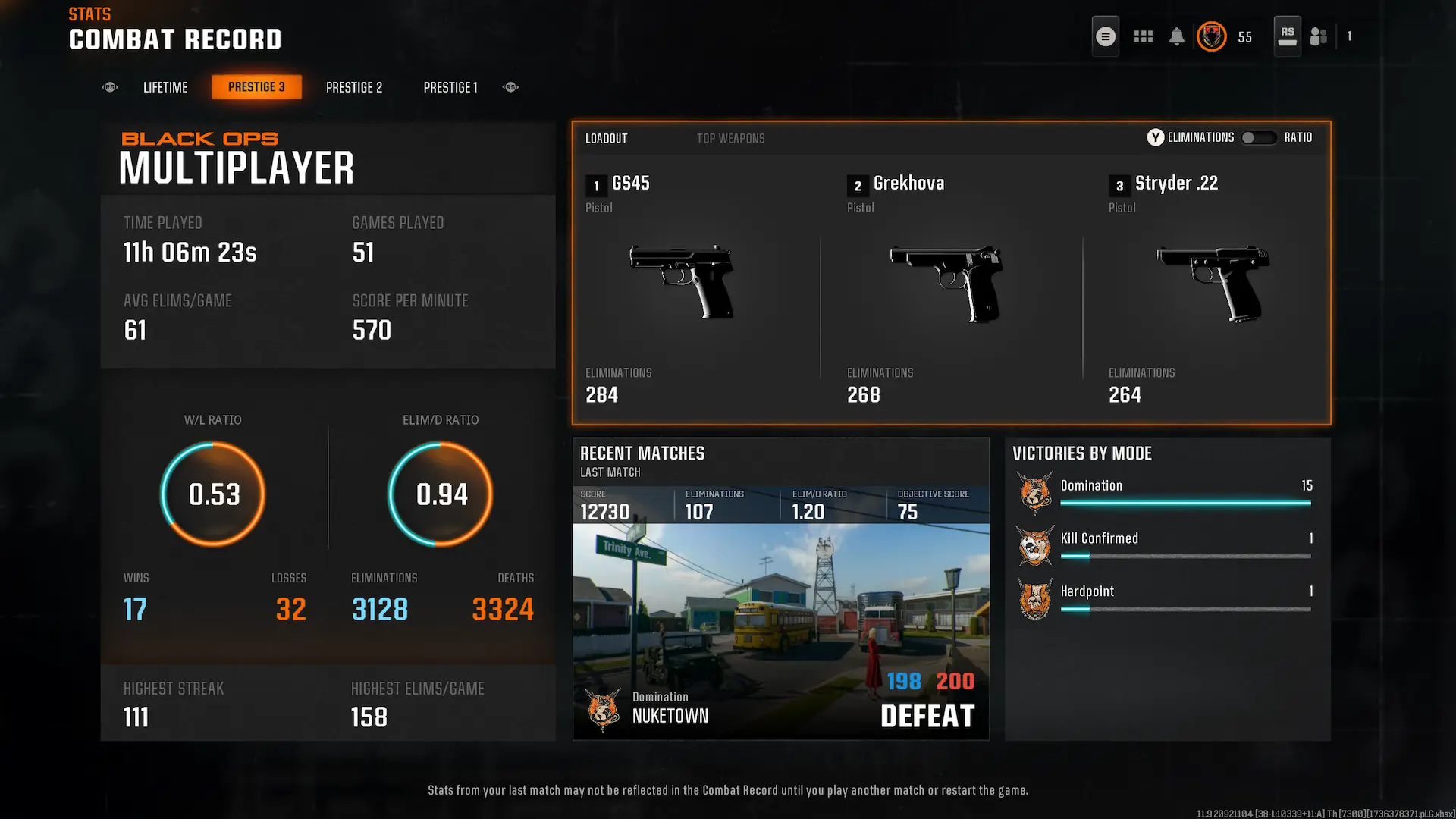Select the Kill Confirmed victories row
1456x819 pixels.
pyautogui.click(x=1168, y=544)
